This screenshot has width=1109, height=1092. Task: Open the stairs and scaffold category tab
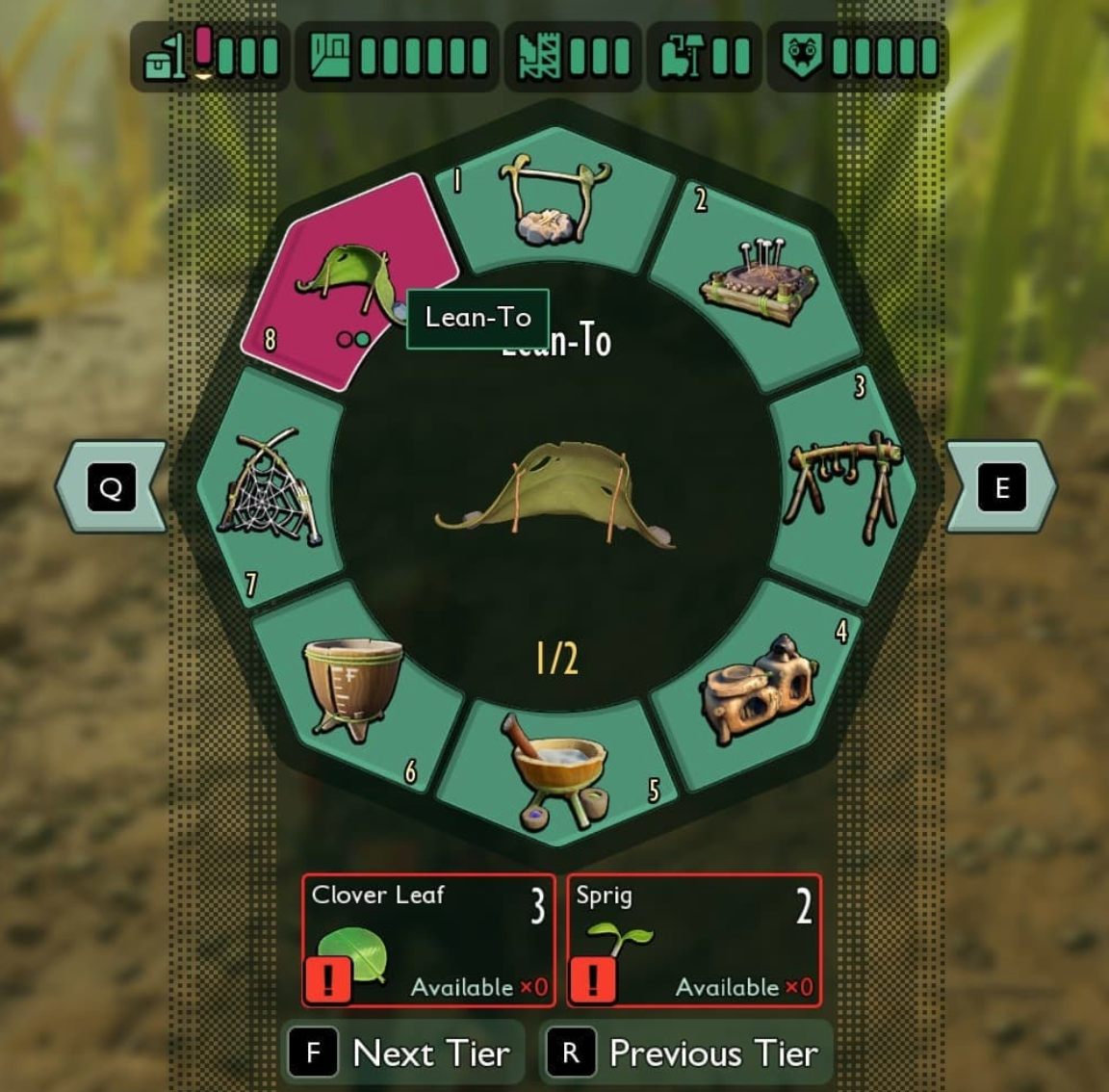pyautogui.click(x=574, y=56)
